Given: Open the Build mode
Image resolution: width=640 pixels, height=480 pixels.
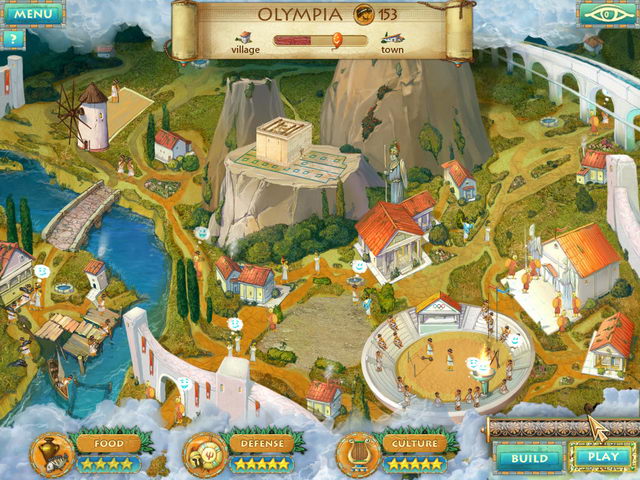Looking at the screenshot, I should click(527, 458).
